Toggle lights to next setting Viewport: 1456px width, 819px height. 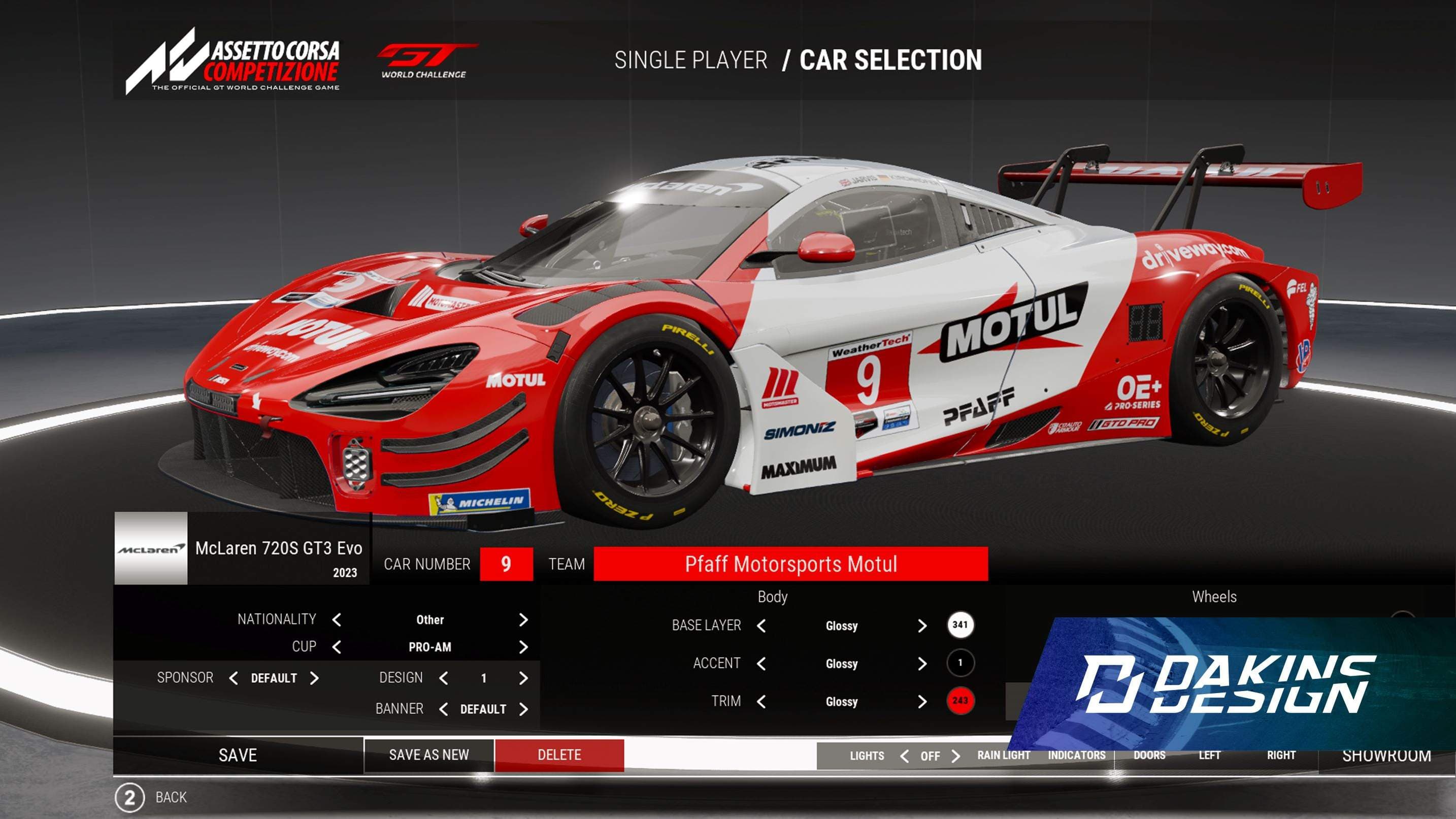956,756
